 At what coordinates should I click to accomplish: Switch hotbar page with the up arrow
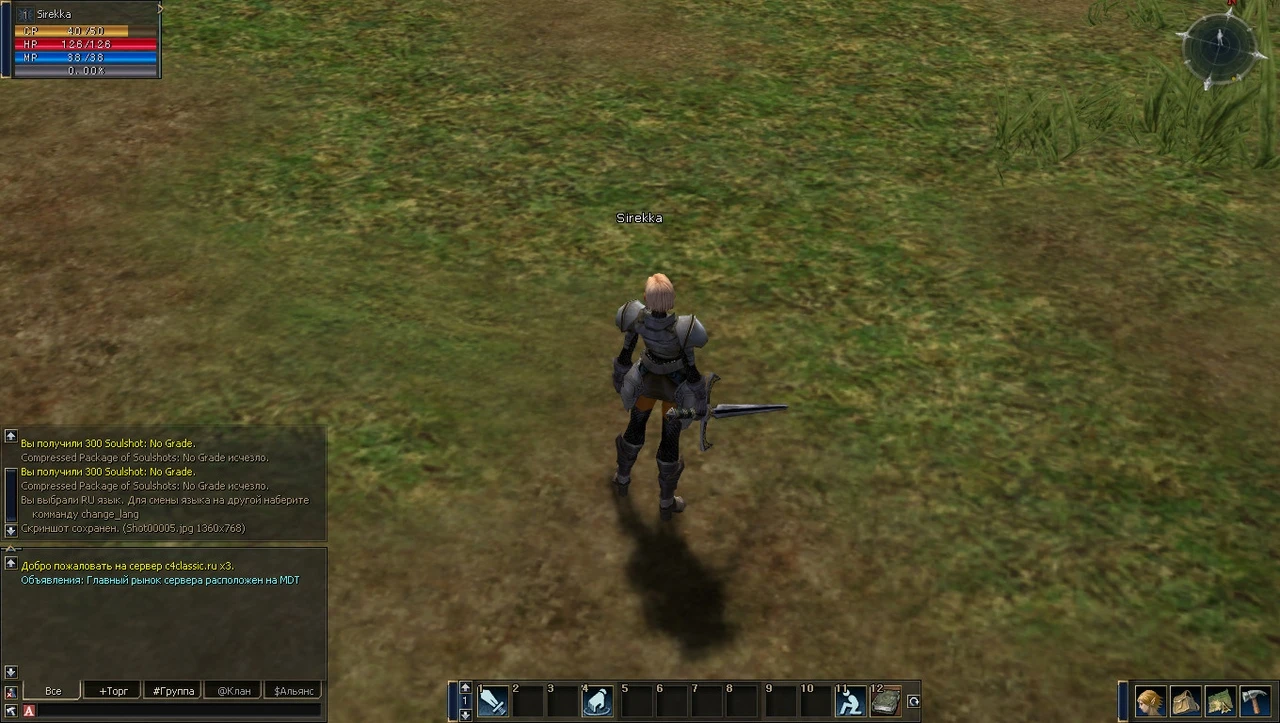pos(465,686)
